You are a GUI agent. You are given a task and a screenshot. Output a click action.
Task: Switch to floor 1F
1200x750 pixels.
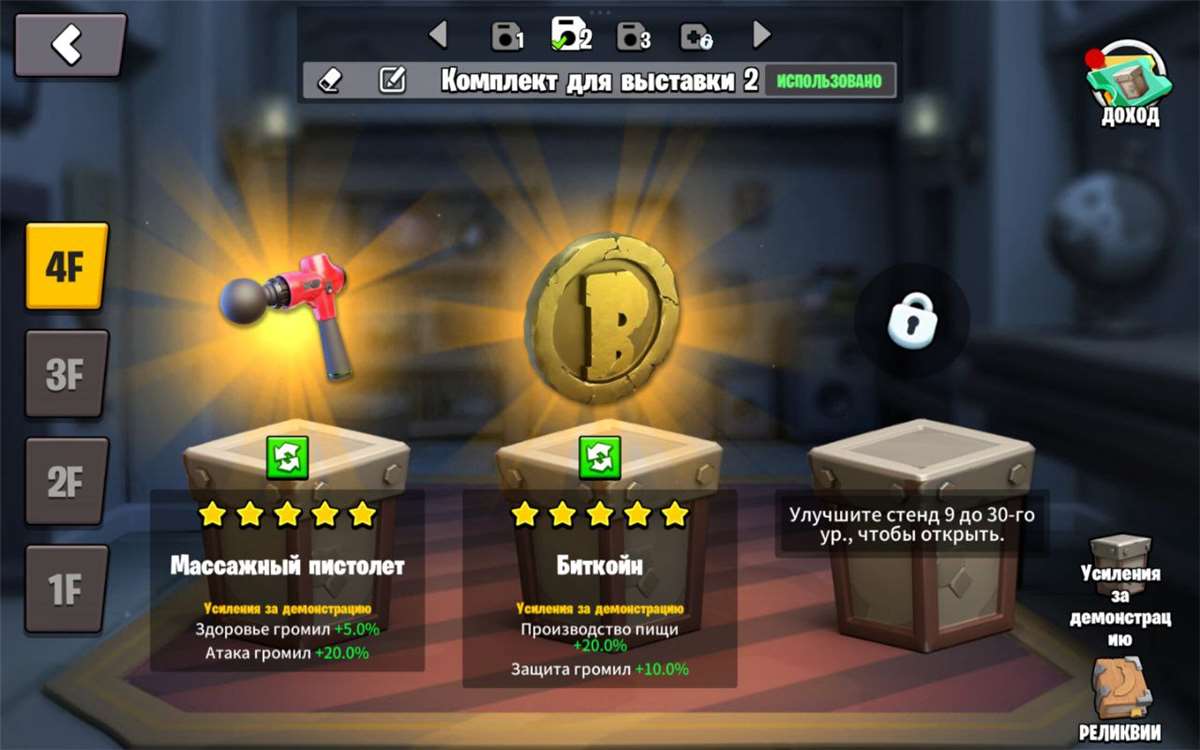[x=66, y=589]
